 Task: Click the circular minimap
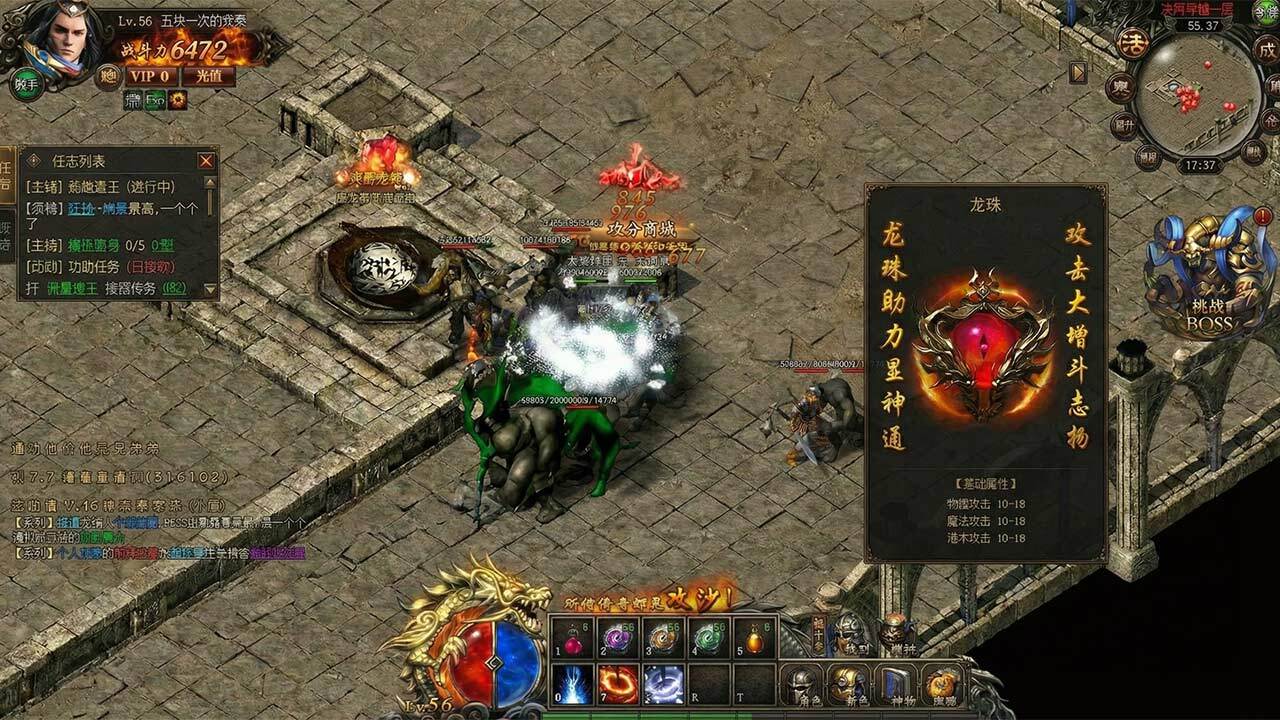pos(1199,96)
